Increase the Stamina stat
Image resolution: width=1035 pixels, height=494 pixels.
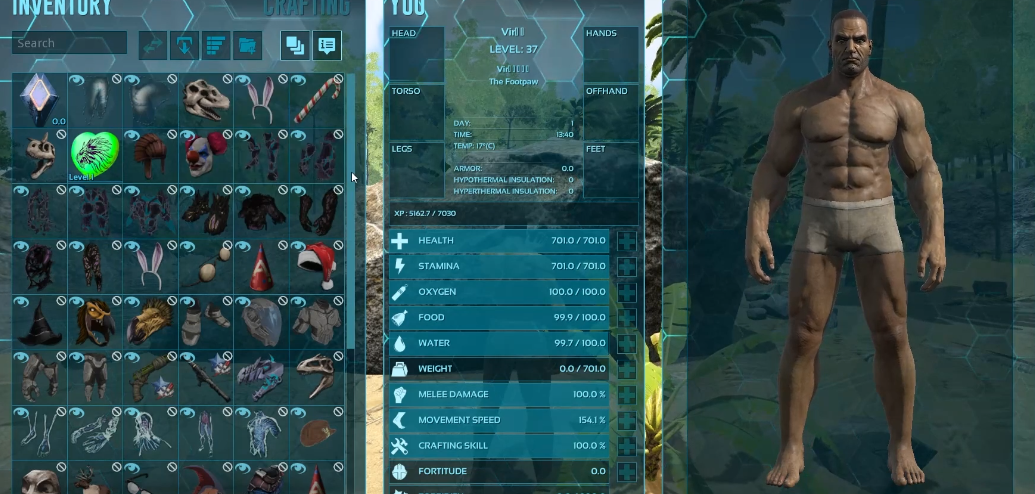[x=627, y=267]
